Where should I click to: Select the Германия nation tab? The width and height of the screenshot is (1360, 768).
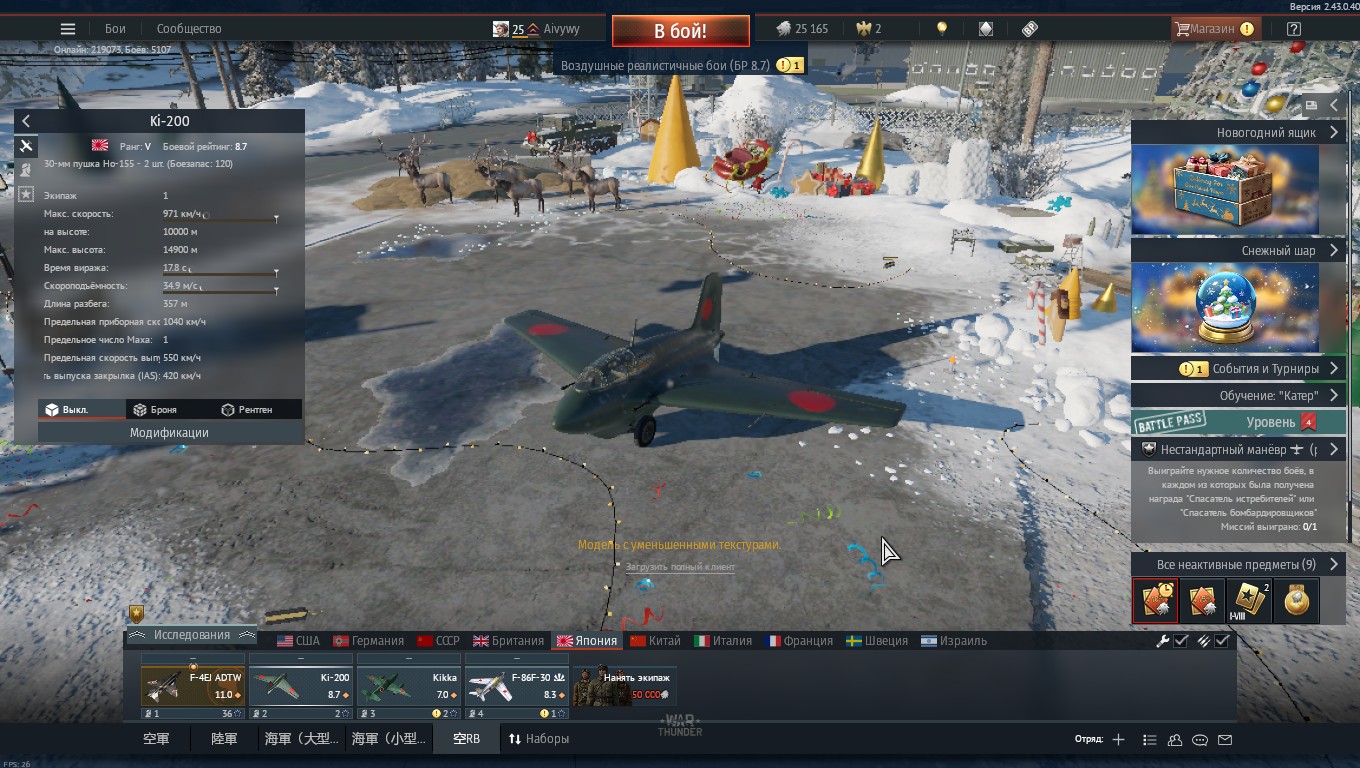pyautogui.click(x=368, y=641)
